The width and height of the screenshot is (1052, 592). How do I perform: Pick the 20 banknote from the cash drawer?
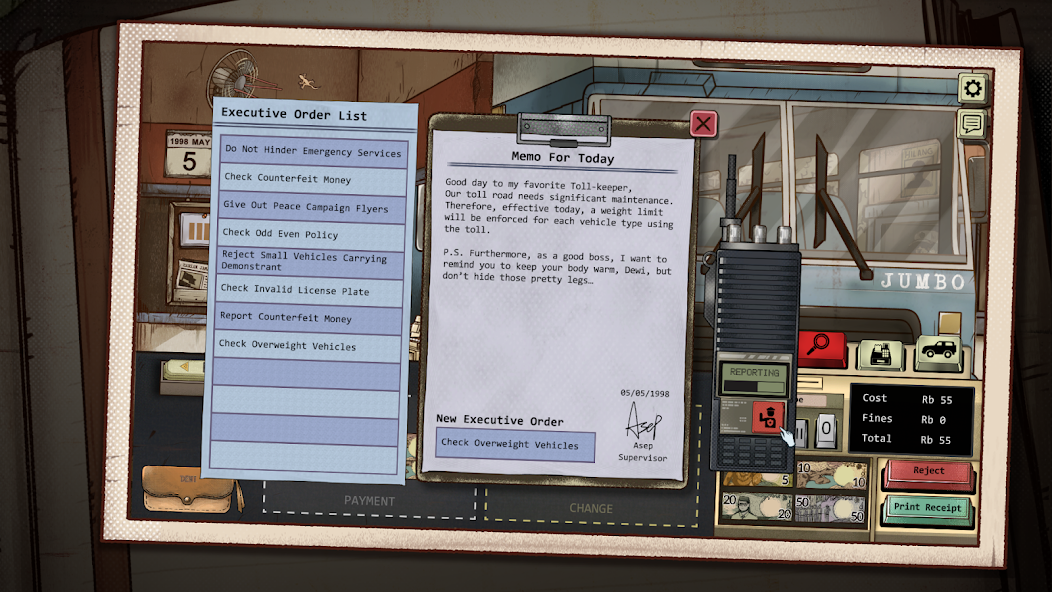click(x=756, y=508)
